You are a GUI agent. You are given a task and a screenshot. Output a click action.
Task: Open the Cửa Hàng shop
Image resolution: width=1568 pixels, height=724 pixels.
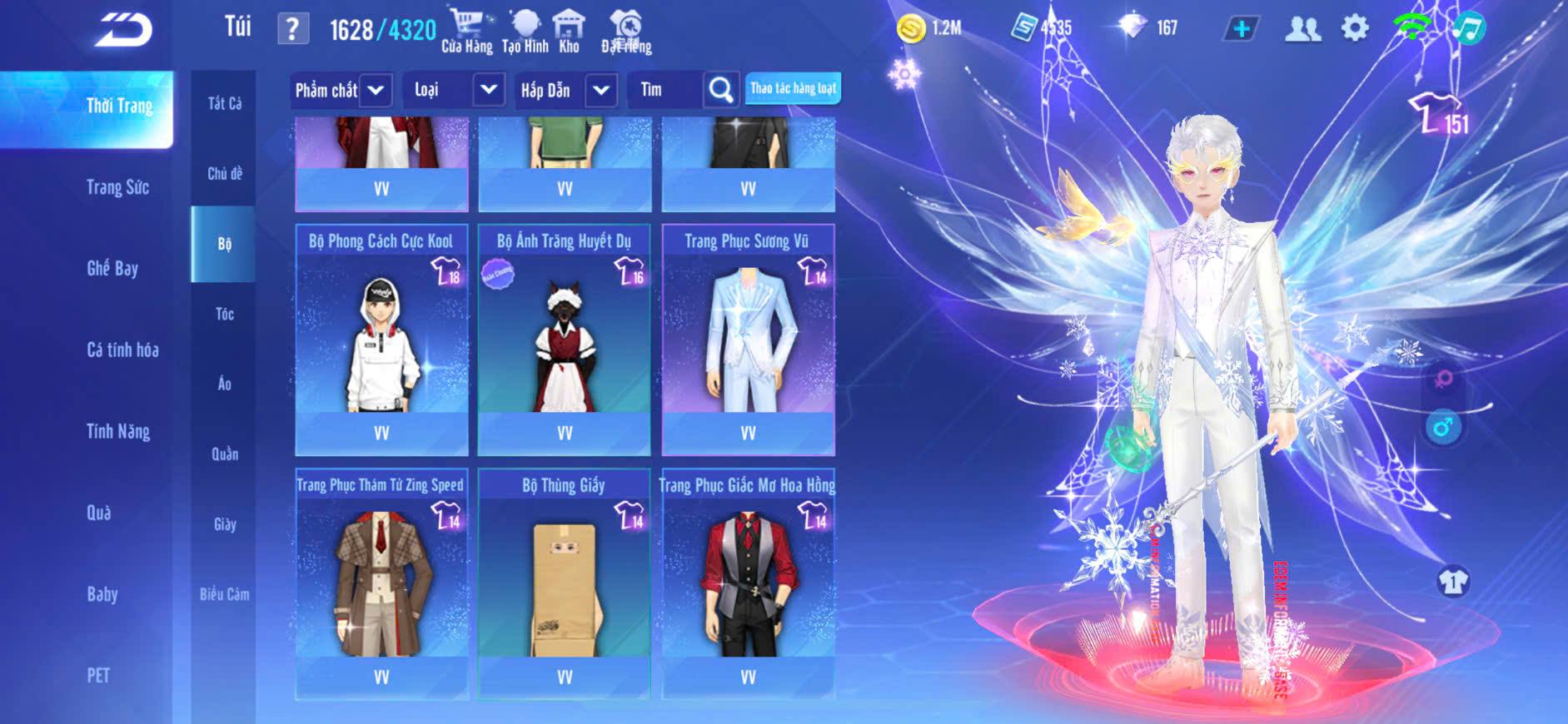[x=466, y=32]
